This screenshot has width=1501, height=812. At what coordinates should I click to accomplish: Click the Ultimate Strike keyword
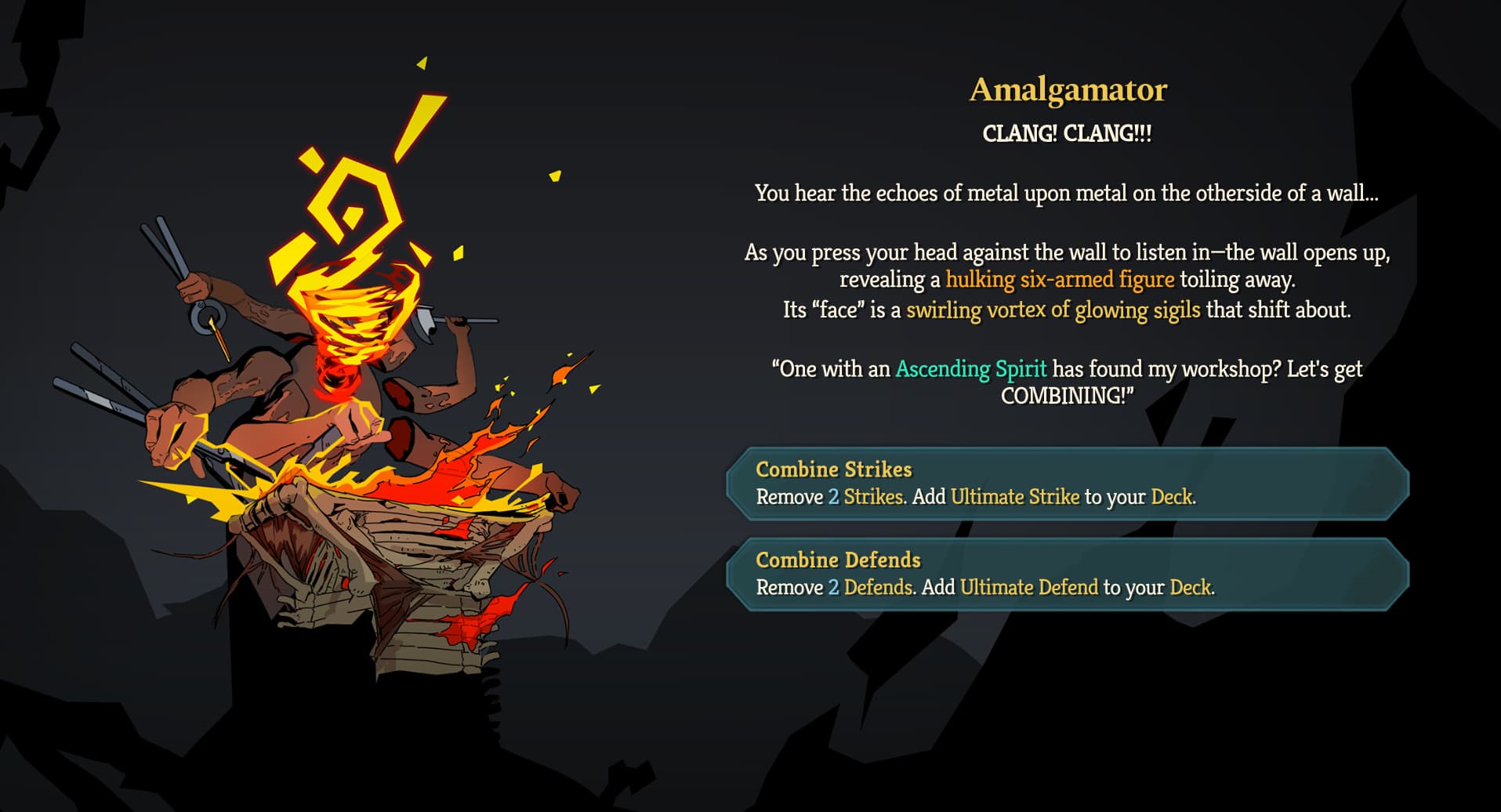pyautogui.click(x=1015, y=496)
